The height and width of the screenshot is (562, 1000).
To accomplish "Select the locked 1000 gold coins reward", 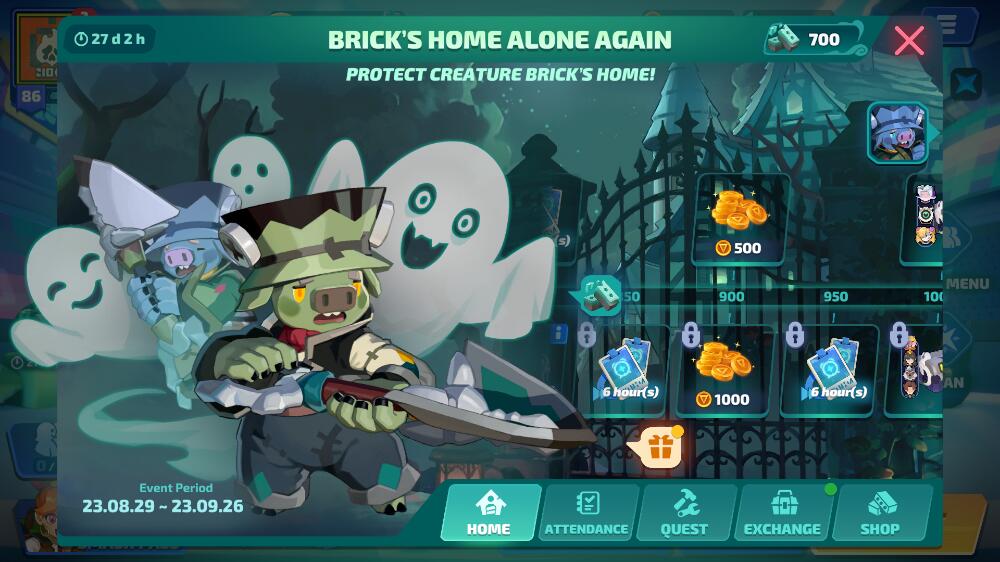I will point(724,371).
